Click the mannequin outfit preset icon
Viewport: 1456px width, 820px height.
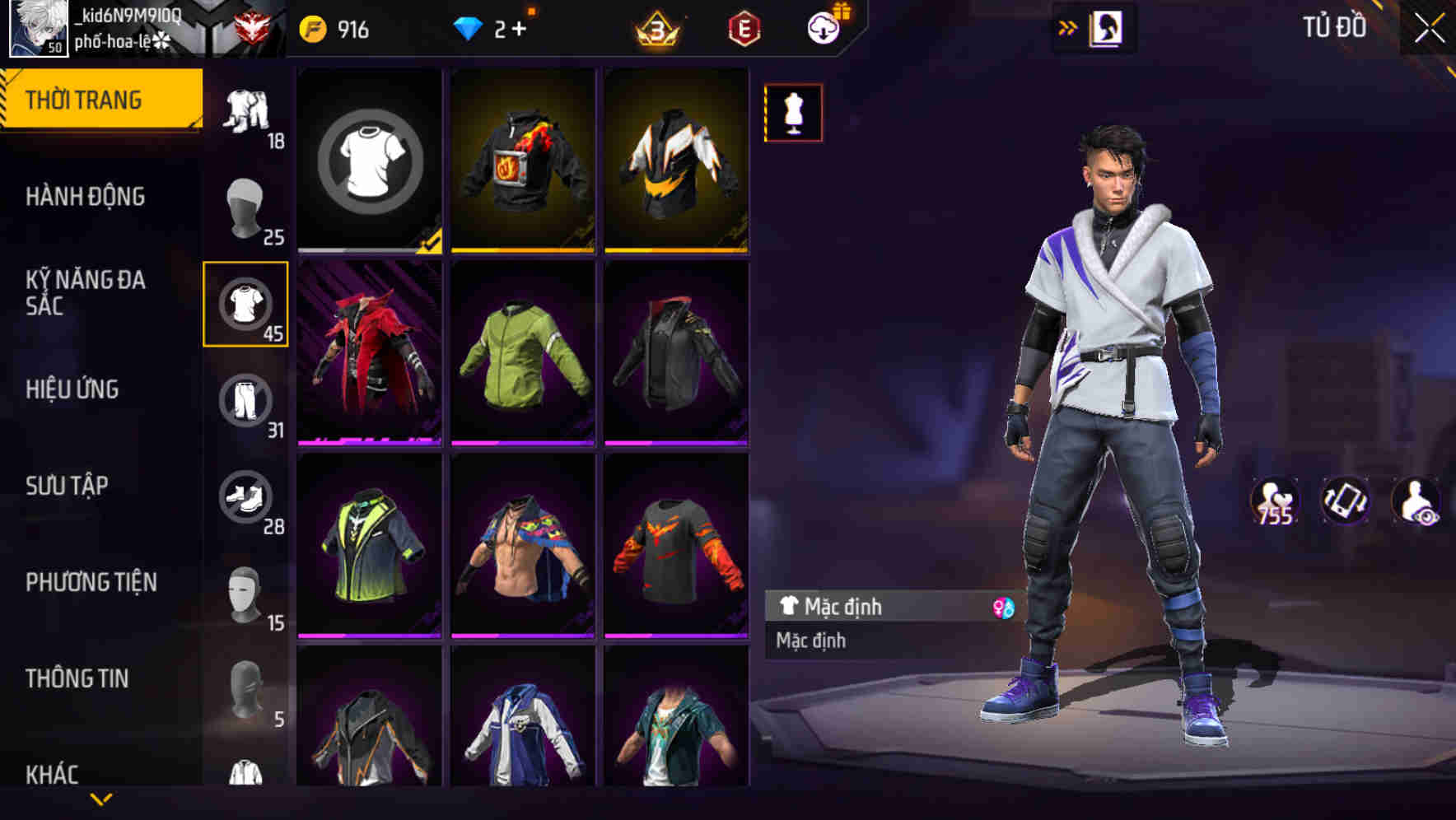click(793, 113)
